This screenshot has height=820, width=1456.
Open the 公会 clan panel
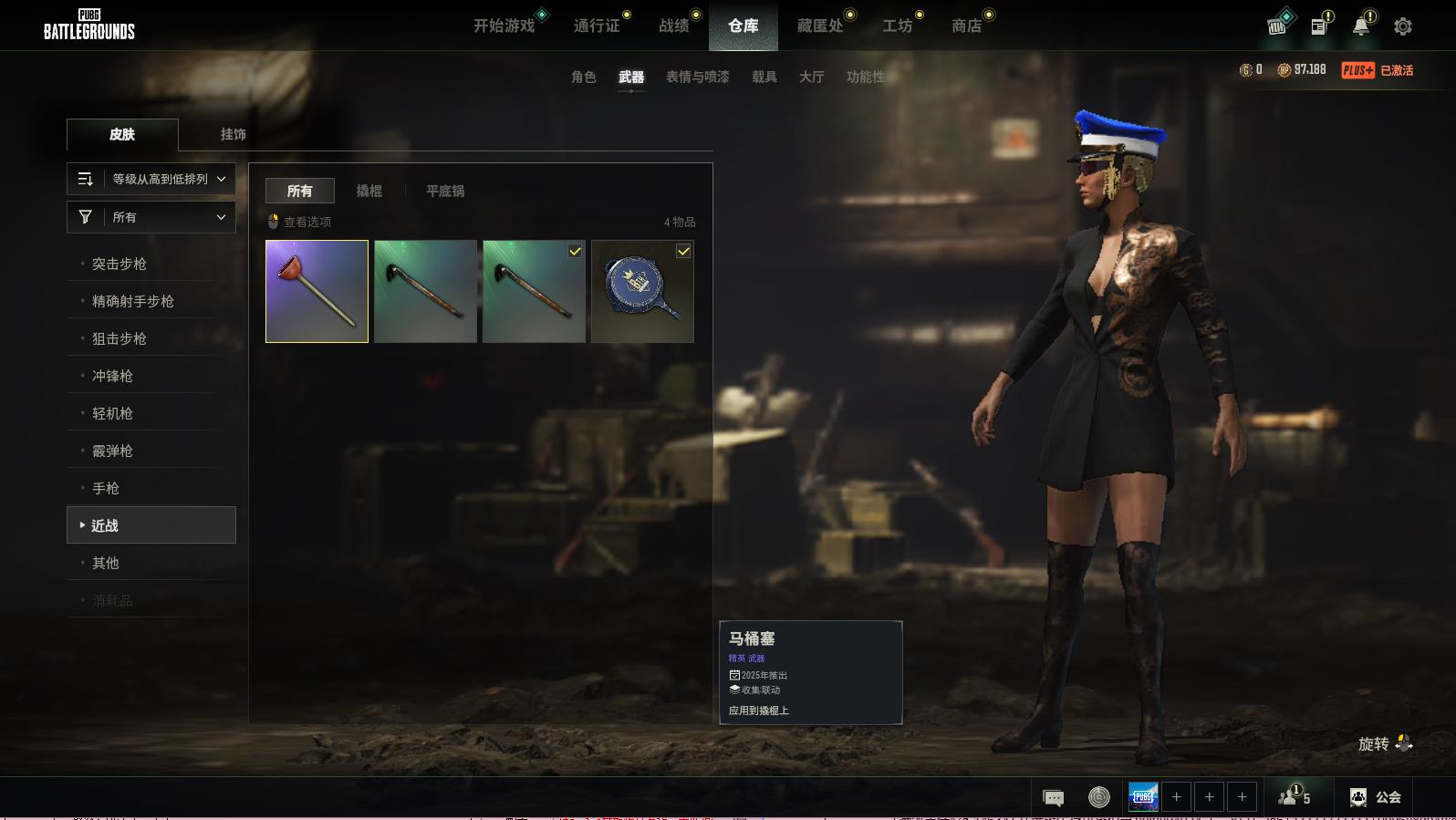(x=1376, y=797)
